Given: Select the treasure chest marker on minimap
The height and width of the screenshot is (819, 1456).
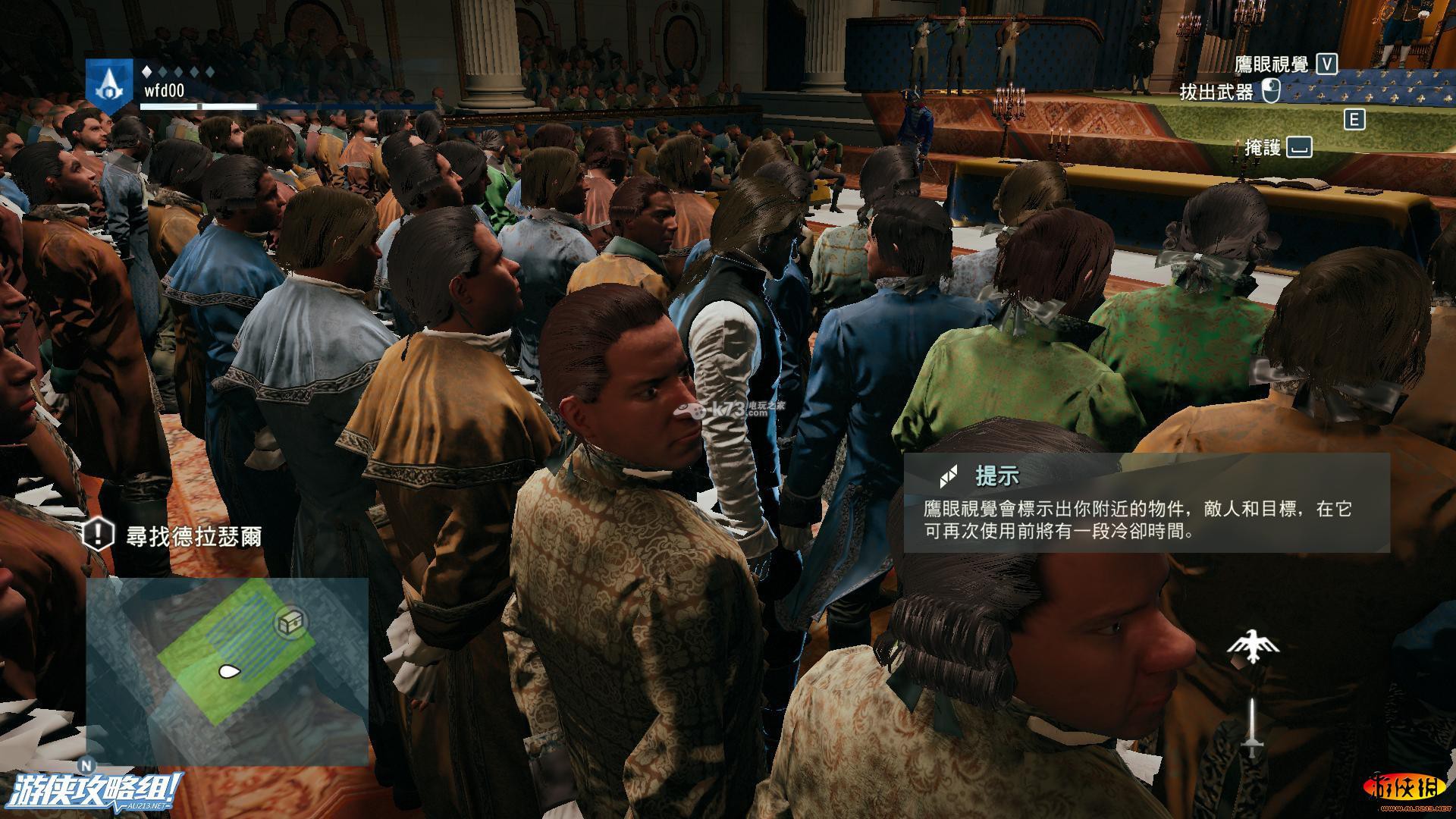Looking at the screenshot, I should [288, 623].
